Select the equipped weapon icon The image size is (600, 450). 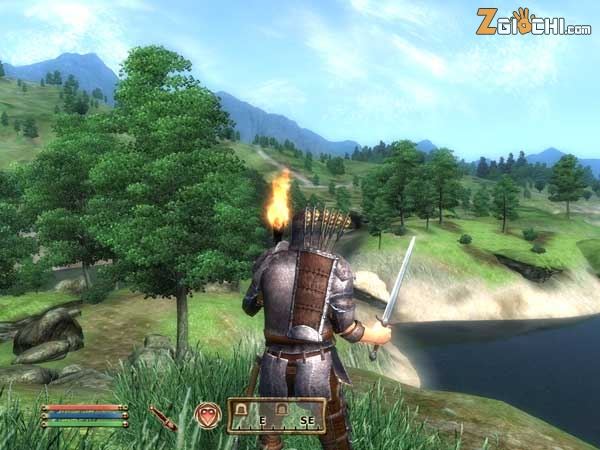click(163, 417)
